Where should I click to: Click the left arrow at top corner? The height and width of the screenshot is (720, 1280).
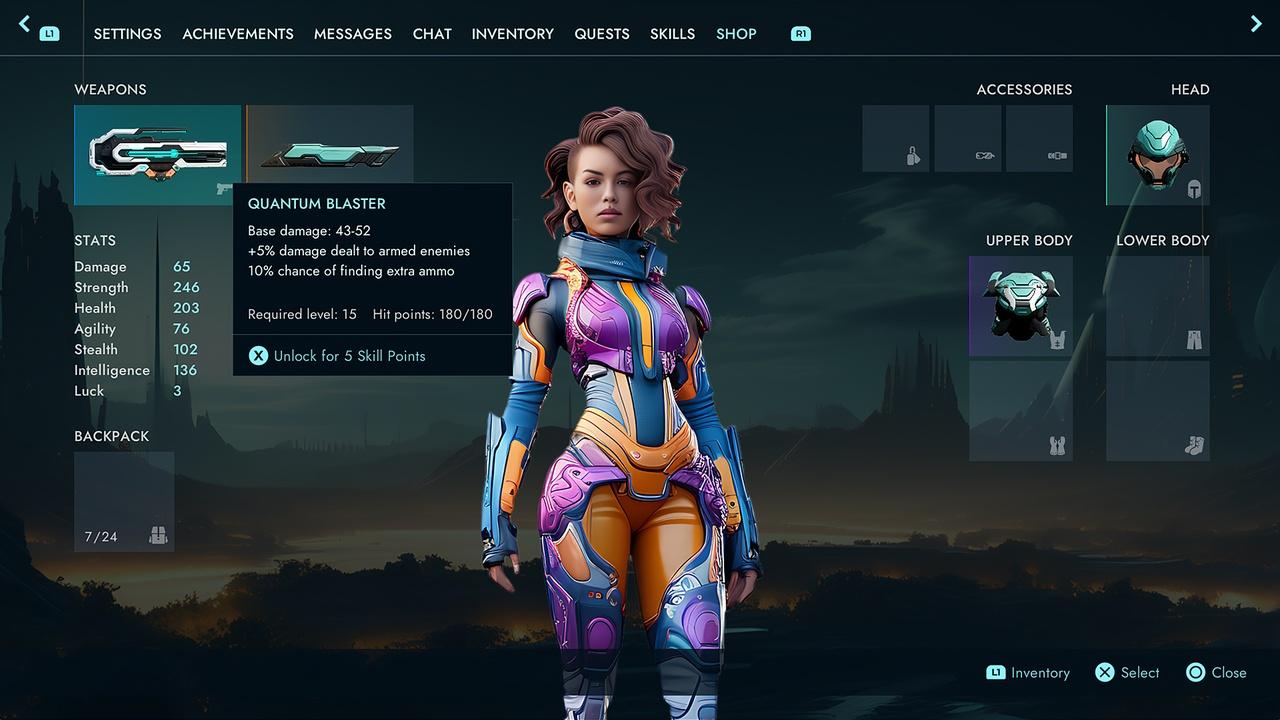point(25,24)
